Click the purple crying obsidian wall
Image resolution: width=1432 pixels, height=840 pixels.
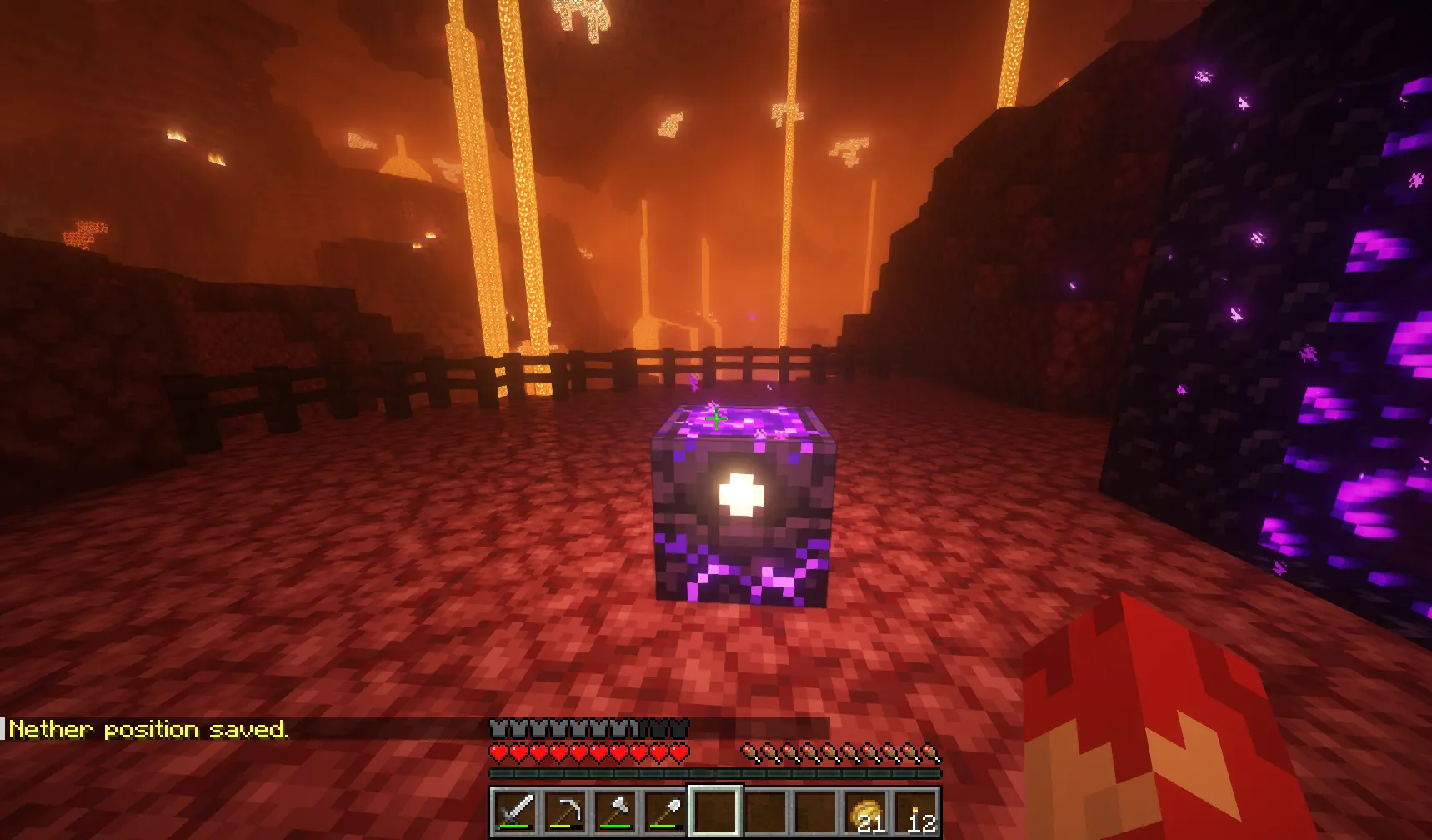tap(1334, 333)
